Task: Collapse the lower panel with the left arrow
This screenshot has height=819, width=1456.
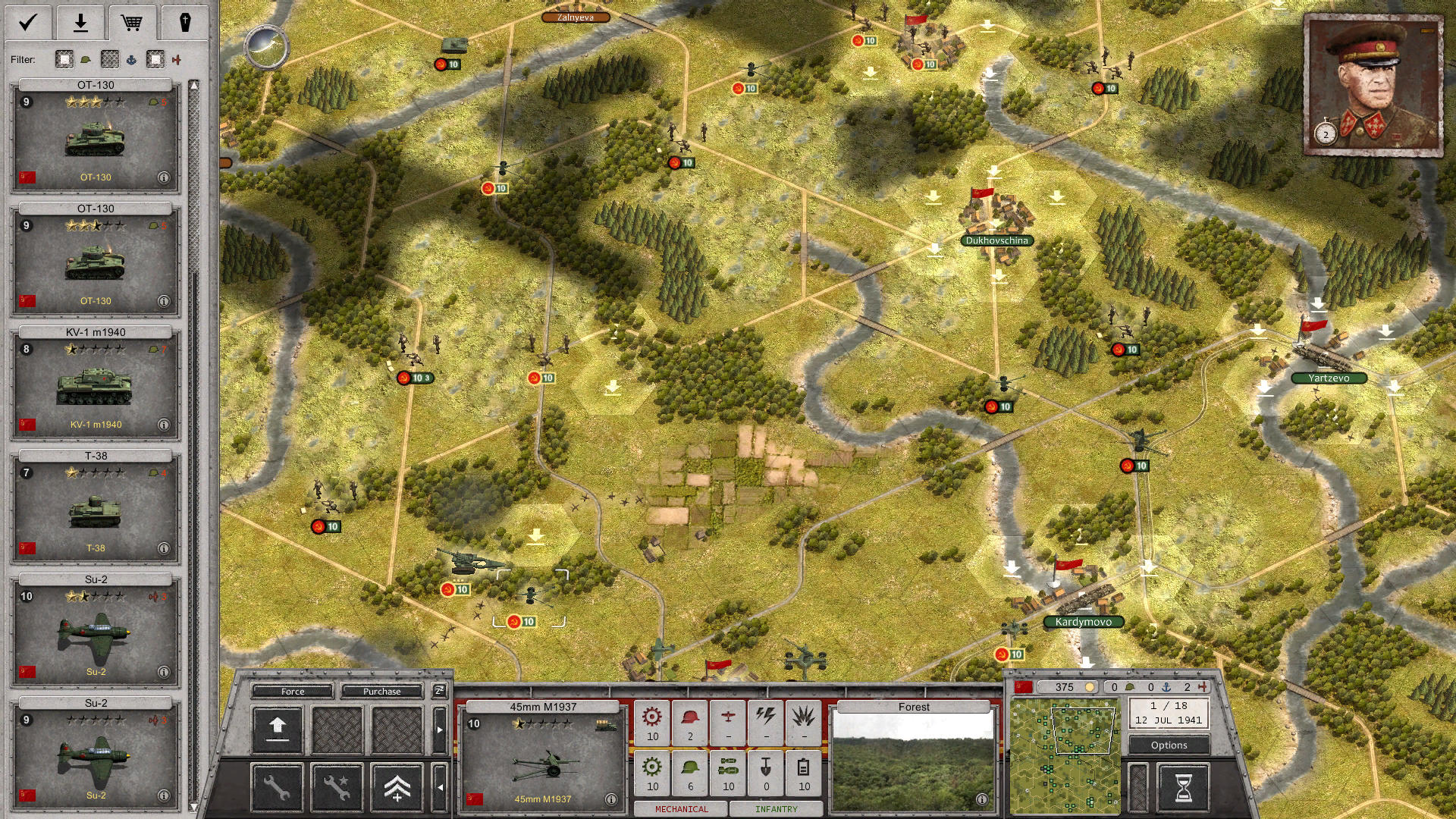Action: click(x=440, y=785)
